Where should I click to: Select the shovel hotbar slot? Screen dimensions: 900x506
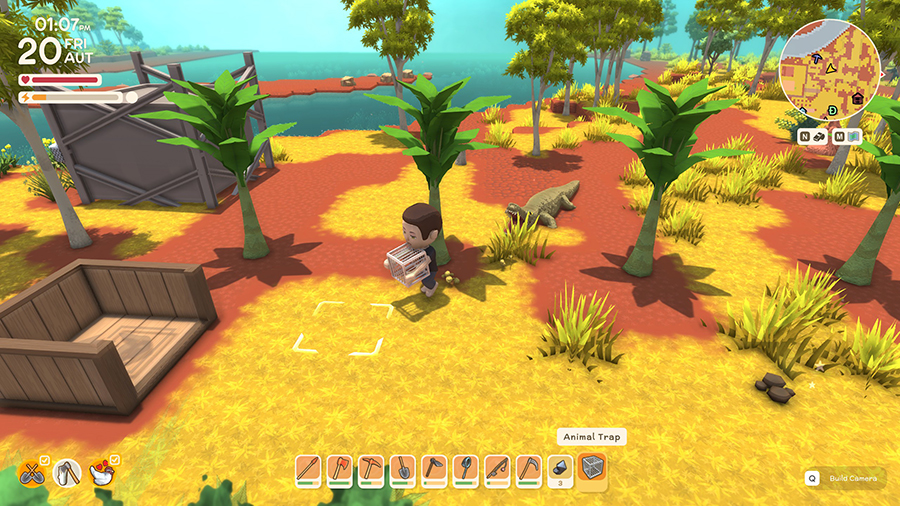coord(402,468)
